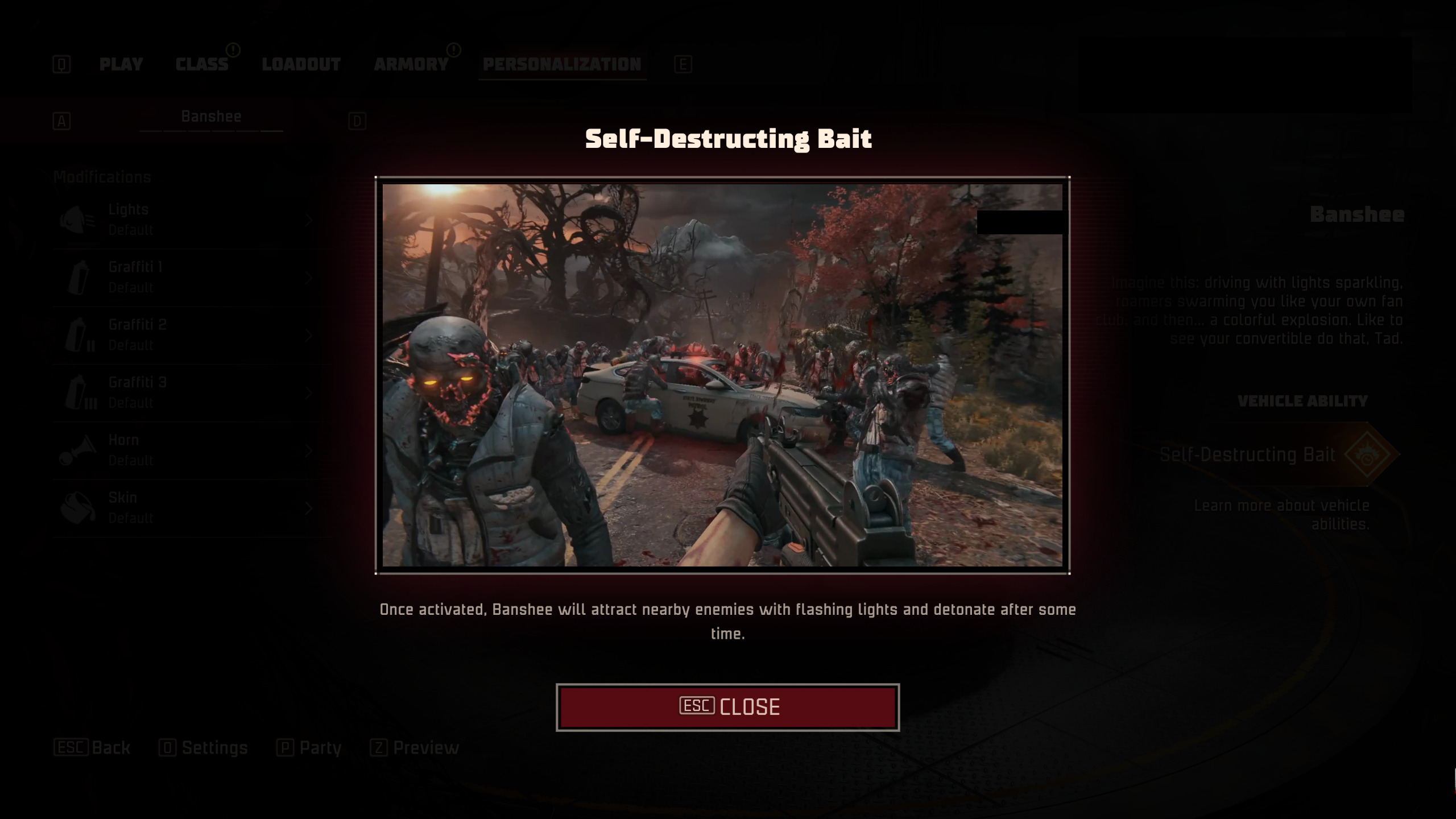This screenshot has width=1456, height=819.
Task: Change the vehicle Skin modification
Action: point(188,508)
